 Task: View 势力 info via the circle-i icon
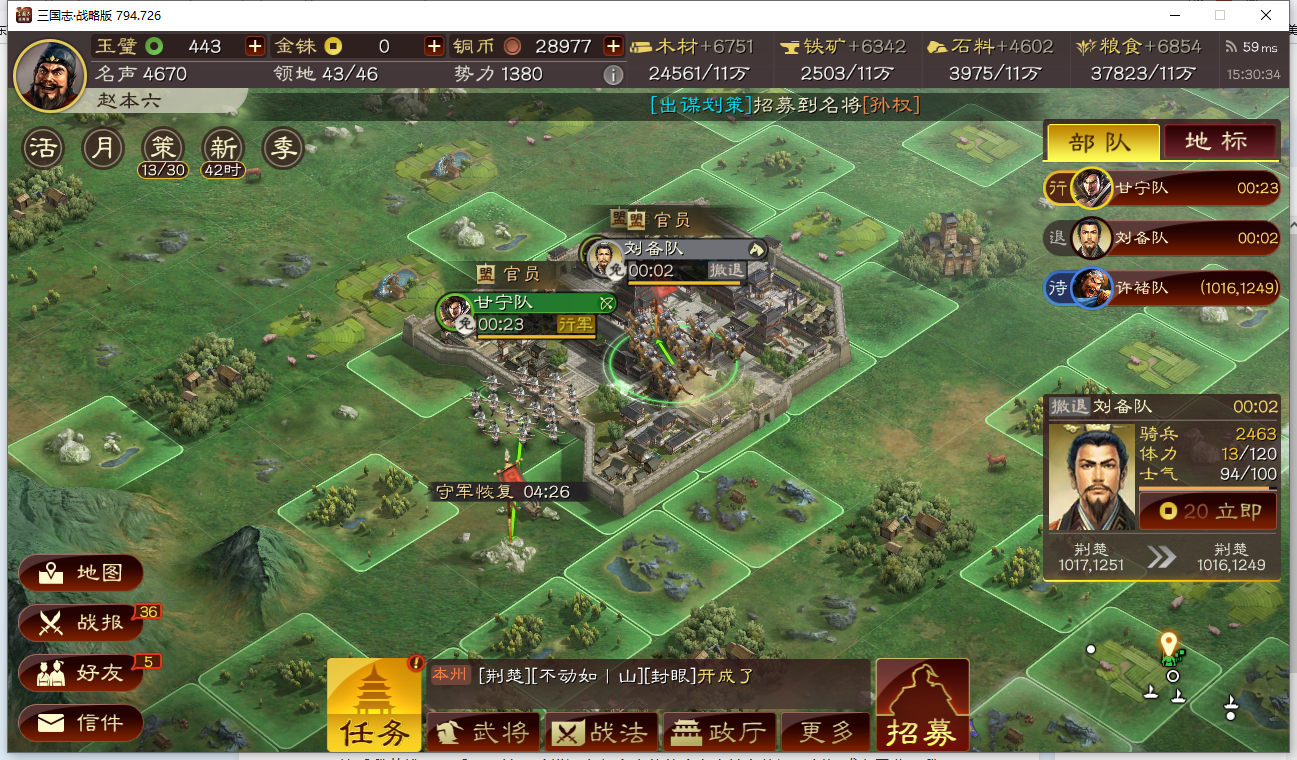613,74
